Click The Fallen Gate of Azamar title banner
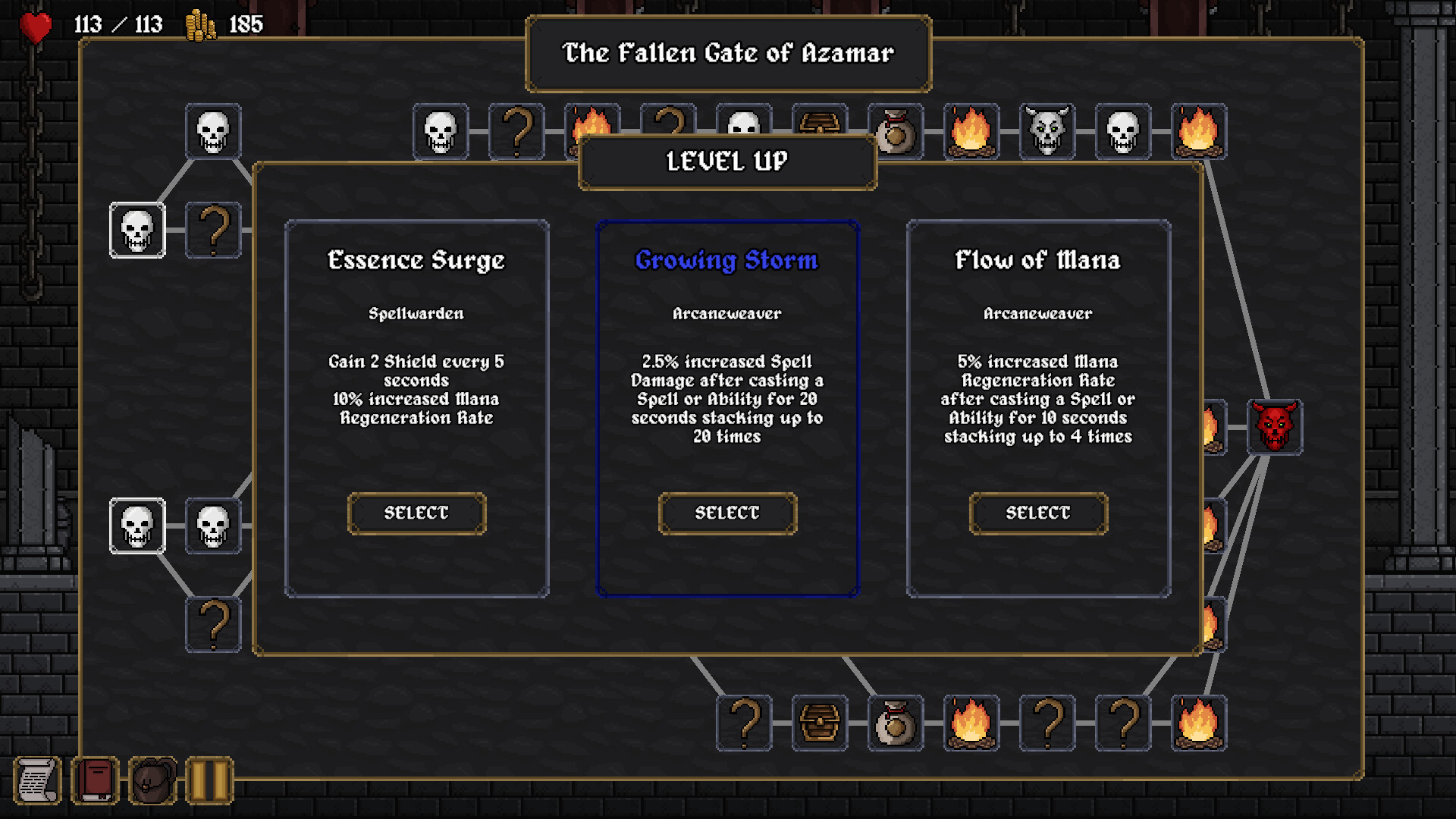The image size is (1456, 819). tap(727, 54)
